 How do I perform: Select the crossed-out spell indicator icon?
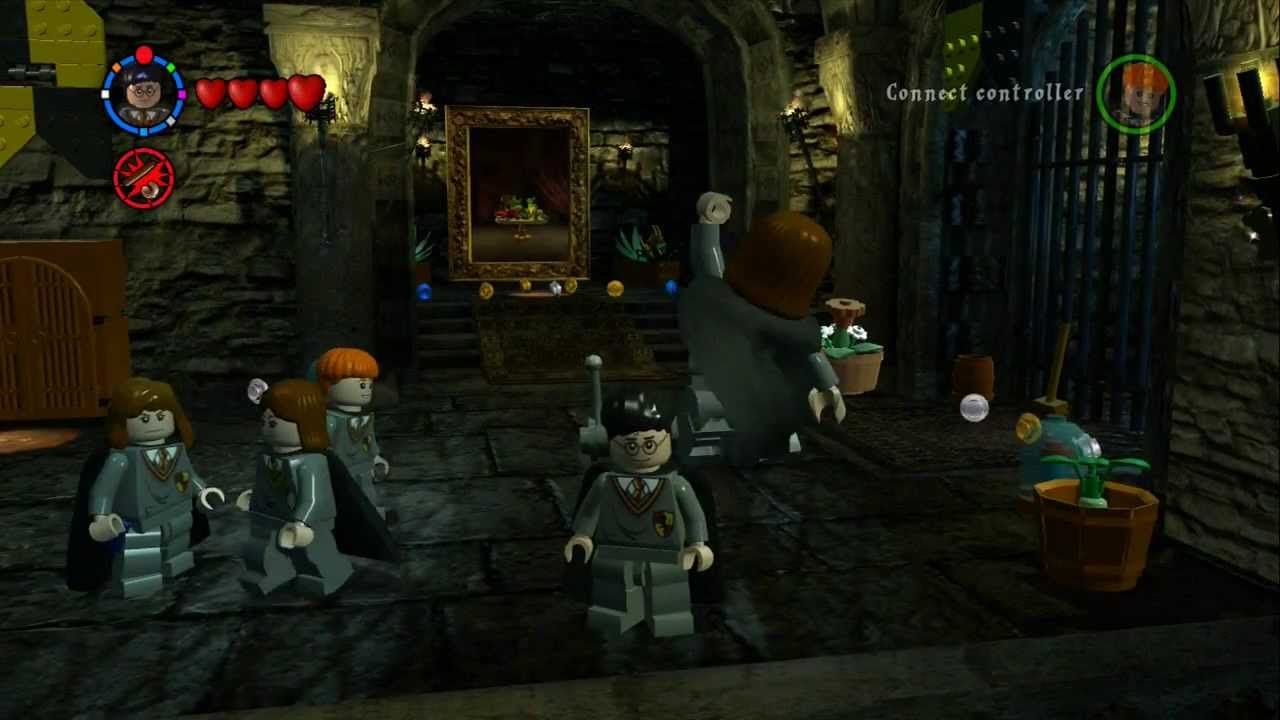click(x=146, y=175)
